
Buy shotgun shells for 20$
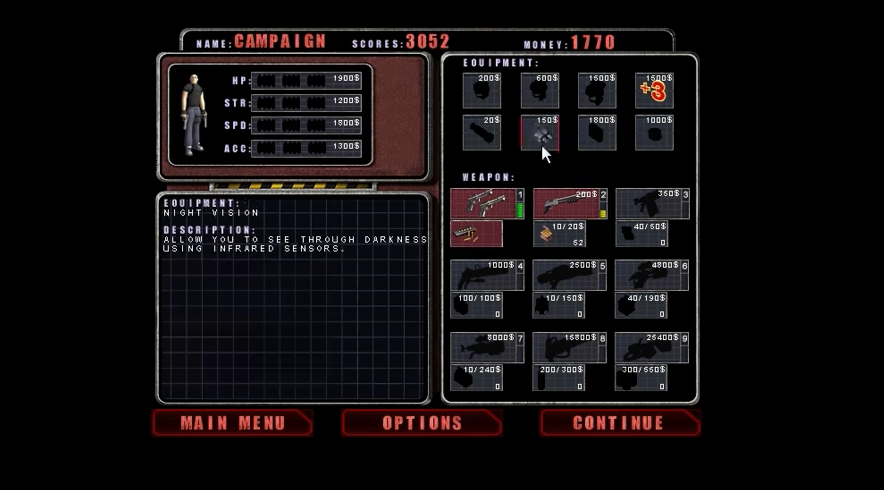coord(559,233)
